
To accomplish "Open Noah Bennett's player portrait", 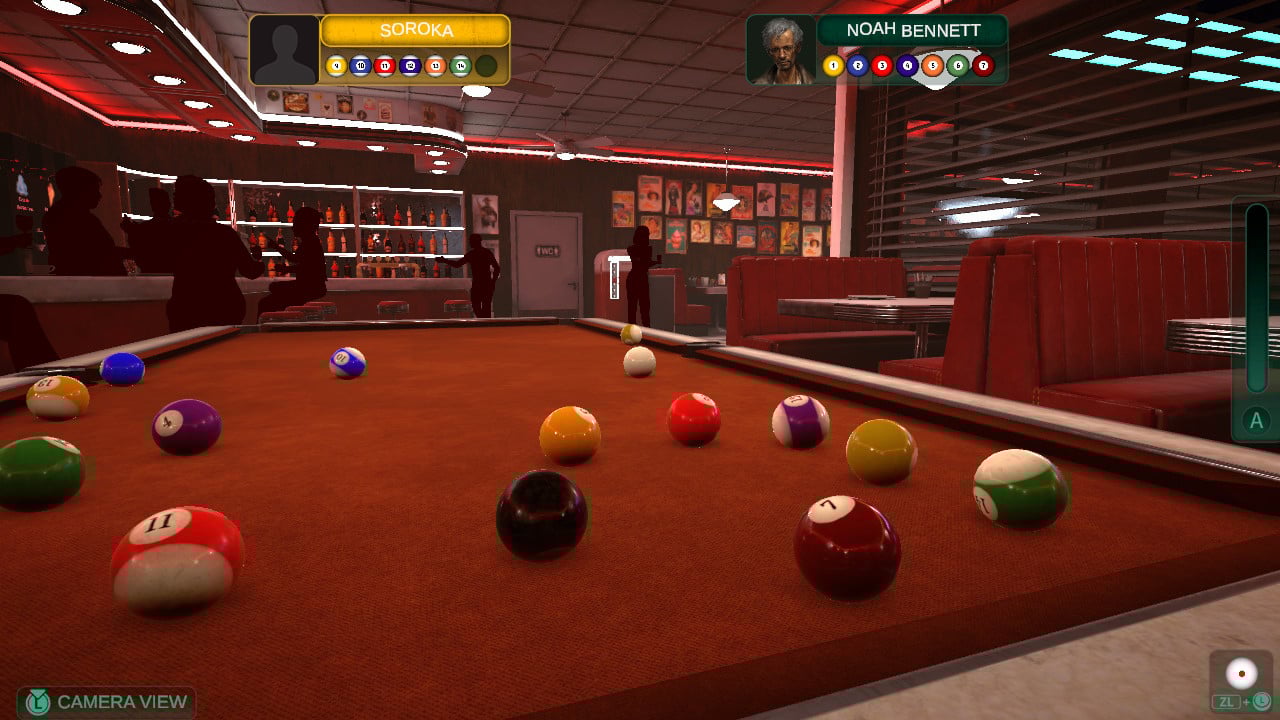I will coord(781,50).
